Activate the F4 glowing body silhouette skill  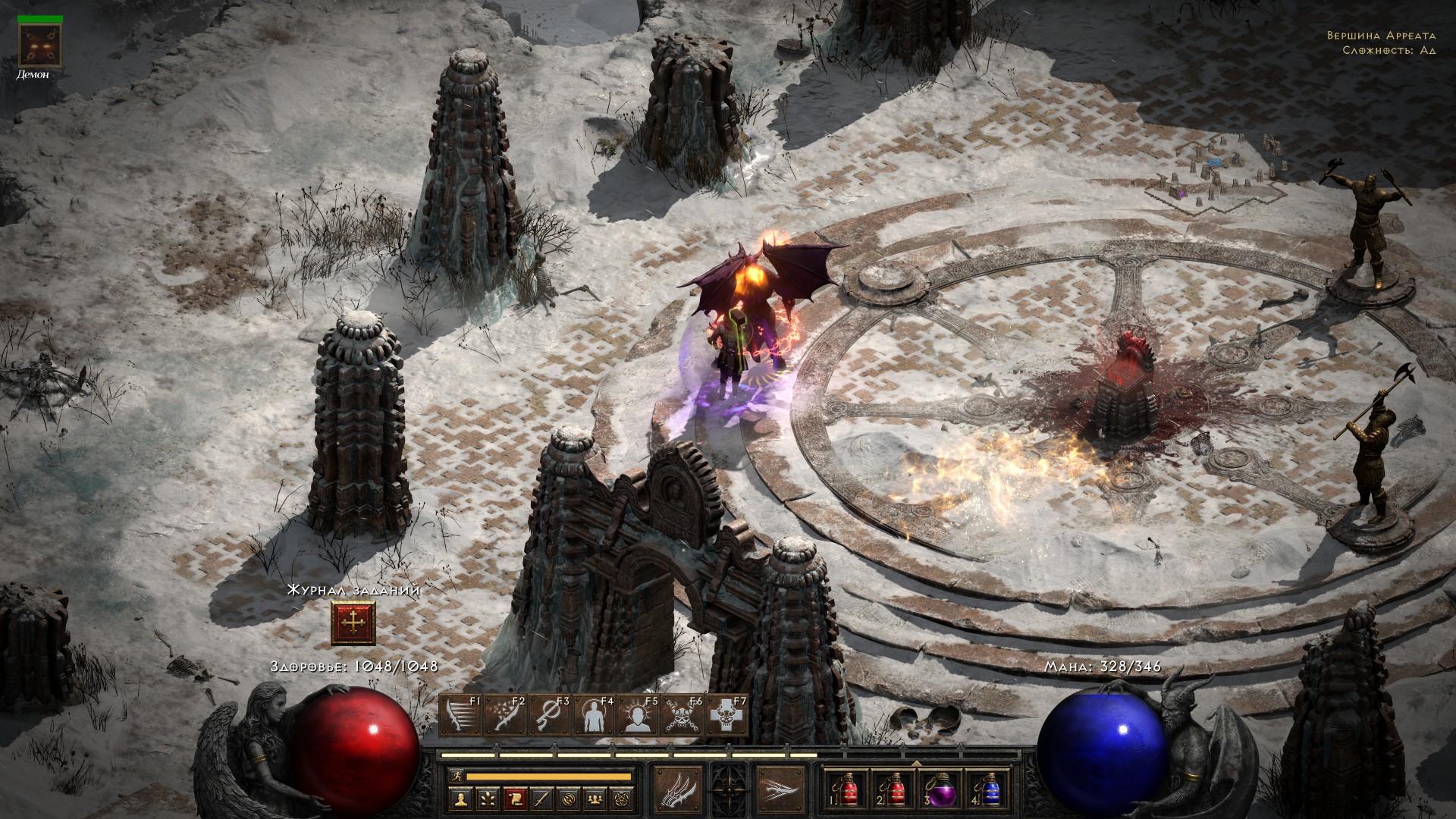click(595, 717)
